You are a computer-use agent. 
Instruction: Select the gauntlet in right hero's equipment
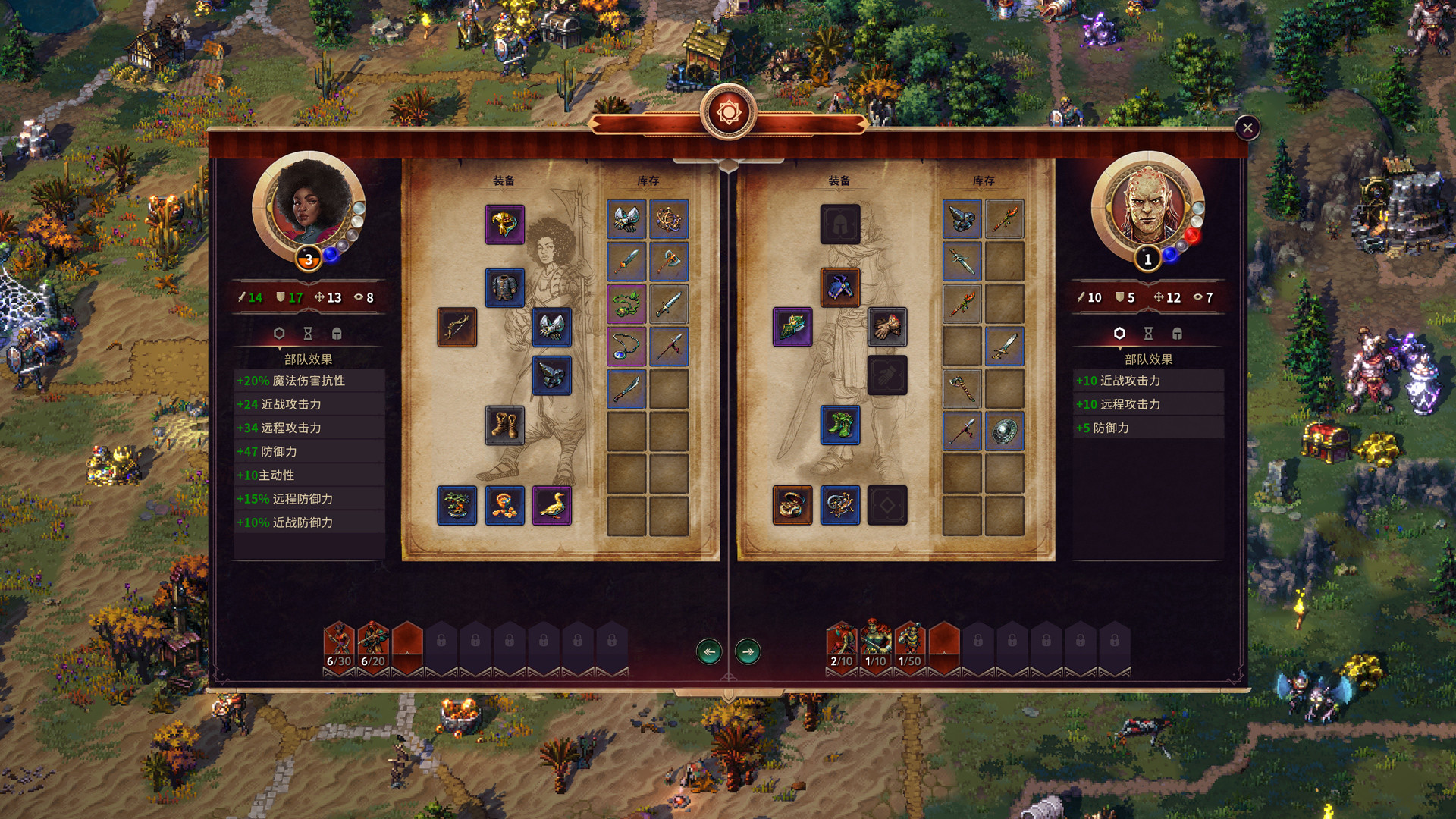(x=888, y=326)
